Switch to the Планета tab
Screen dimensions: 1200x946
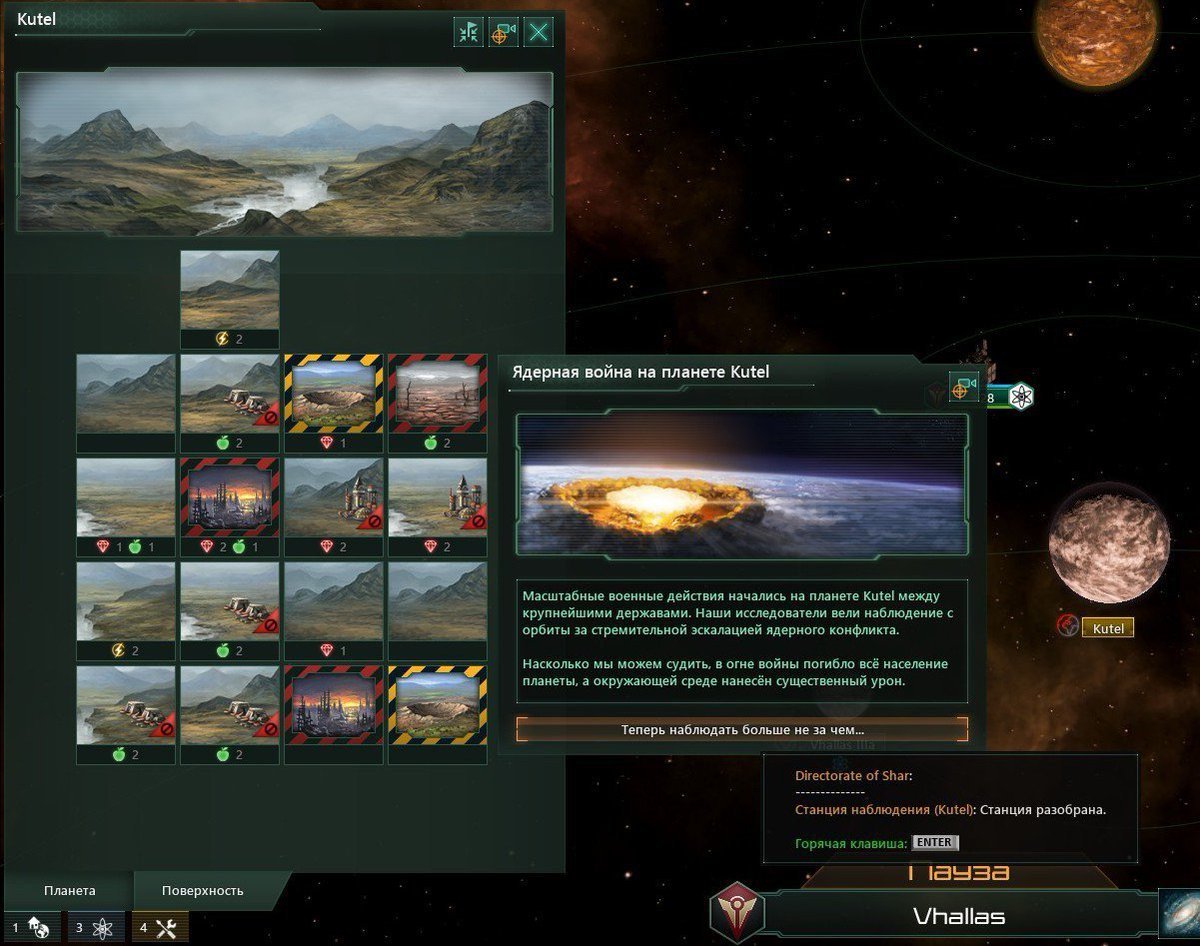(70, 890)
